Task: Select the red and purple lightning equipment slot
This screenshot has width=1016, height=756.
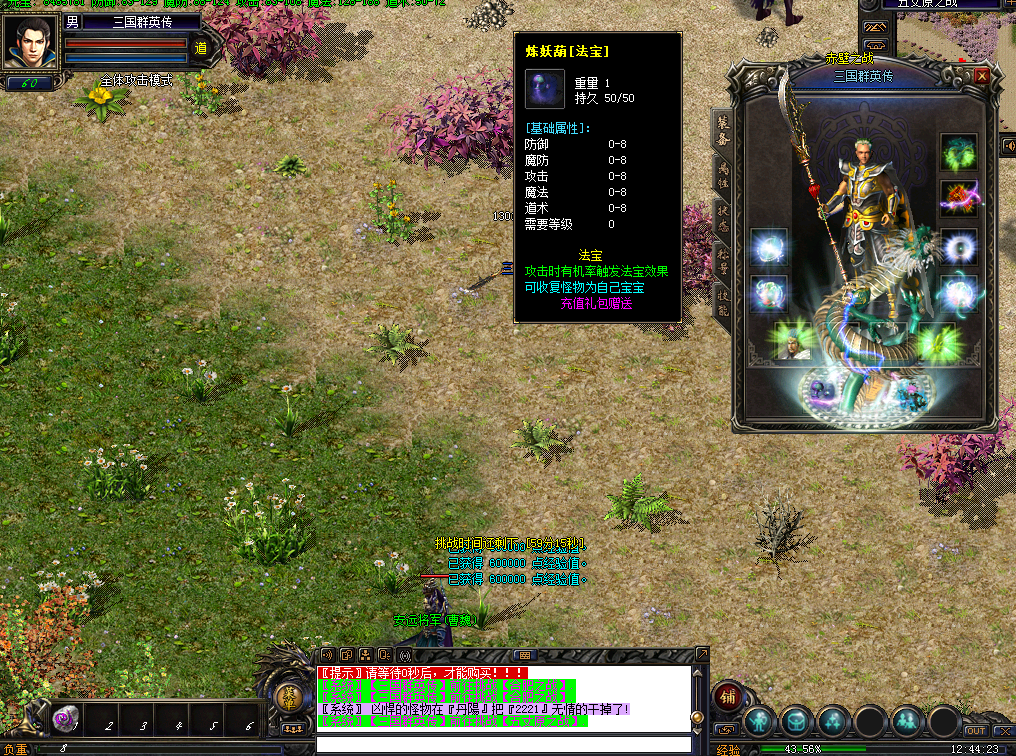Action: [x=958, y=198]
